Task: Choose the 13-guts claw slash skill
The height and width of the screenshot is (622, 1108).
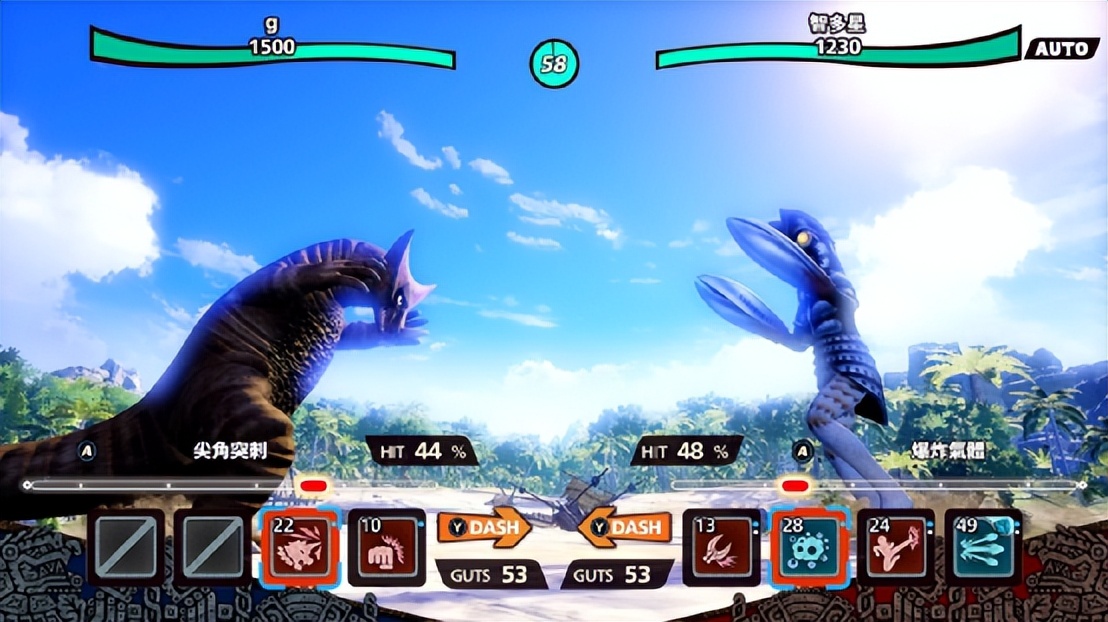Action: click(x=721, y=547)
